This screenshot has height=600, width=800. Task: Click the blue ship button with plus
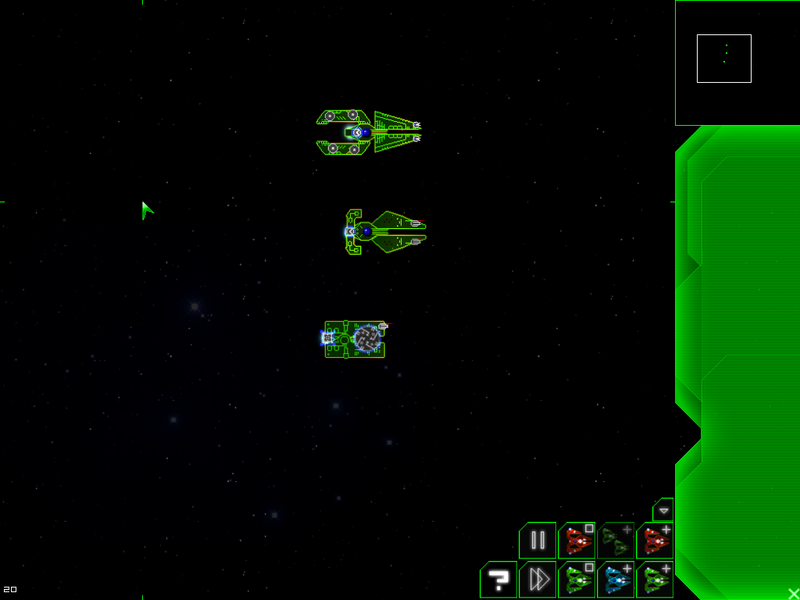(616, 579)
